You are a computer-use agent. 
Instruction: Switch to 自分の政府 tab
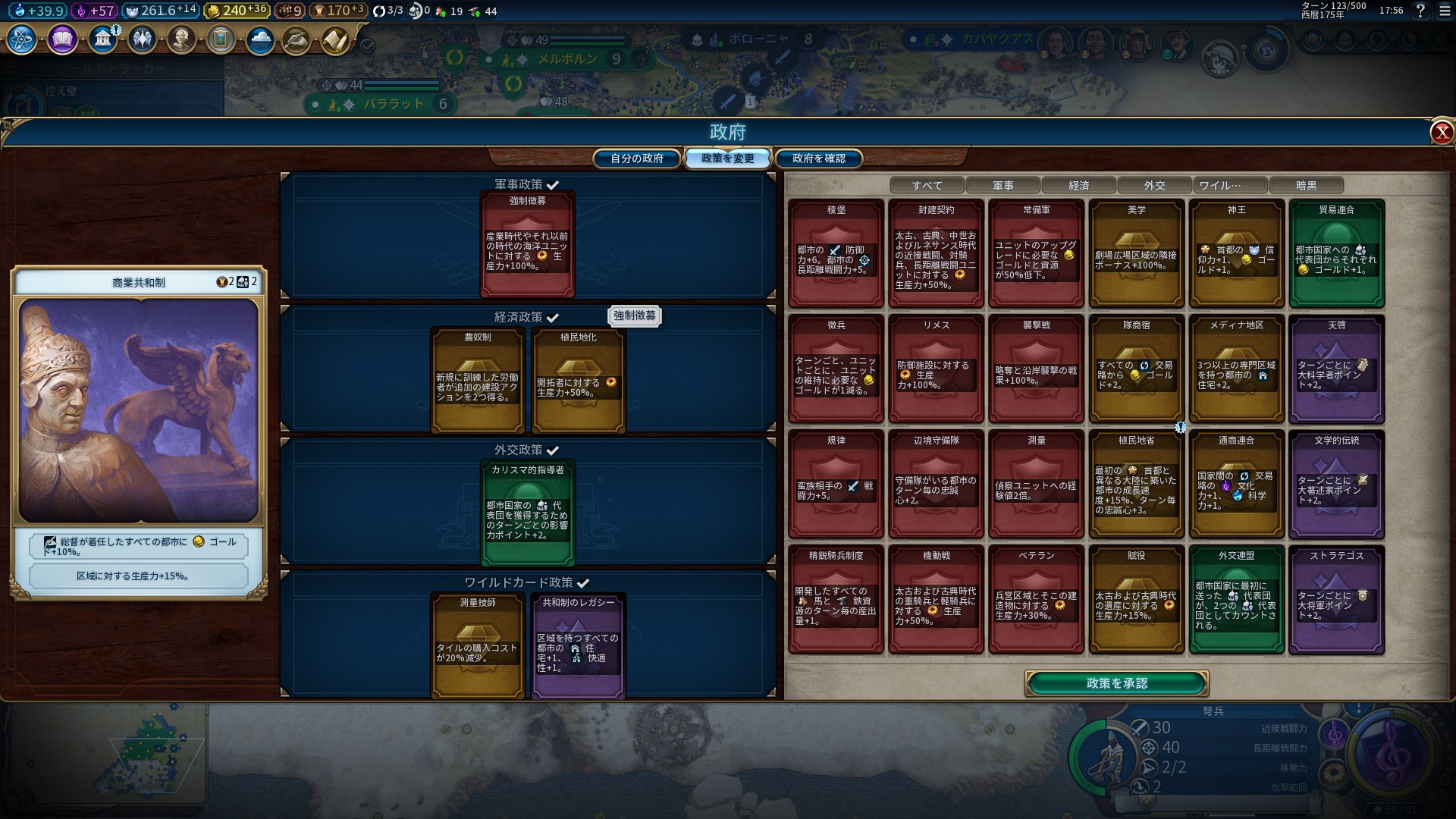tap(637, 158)
